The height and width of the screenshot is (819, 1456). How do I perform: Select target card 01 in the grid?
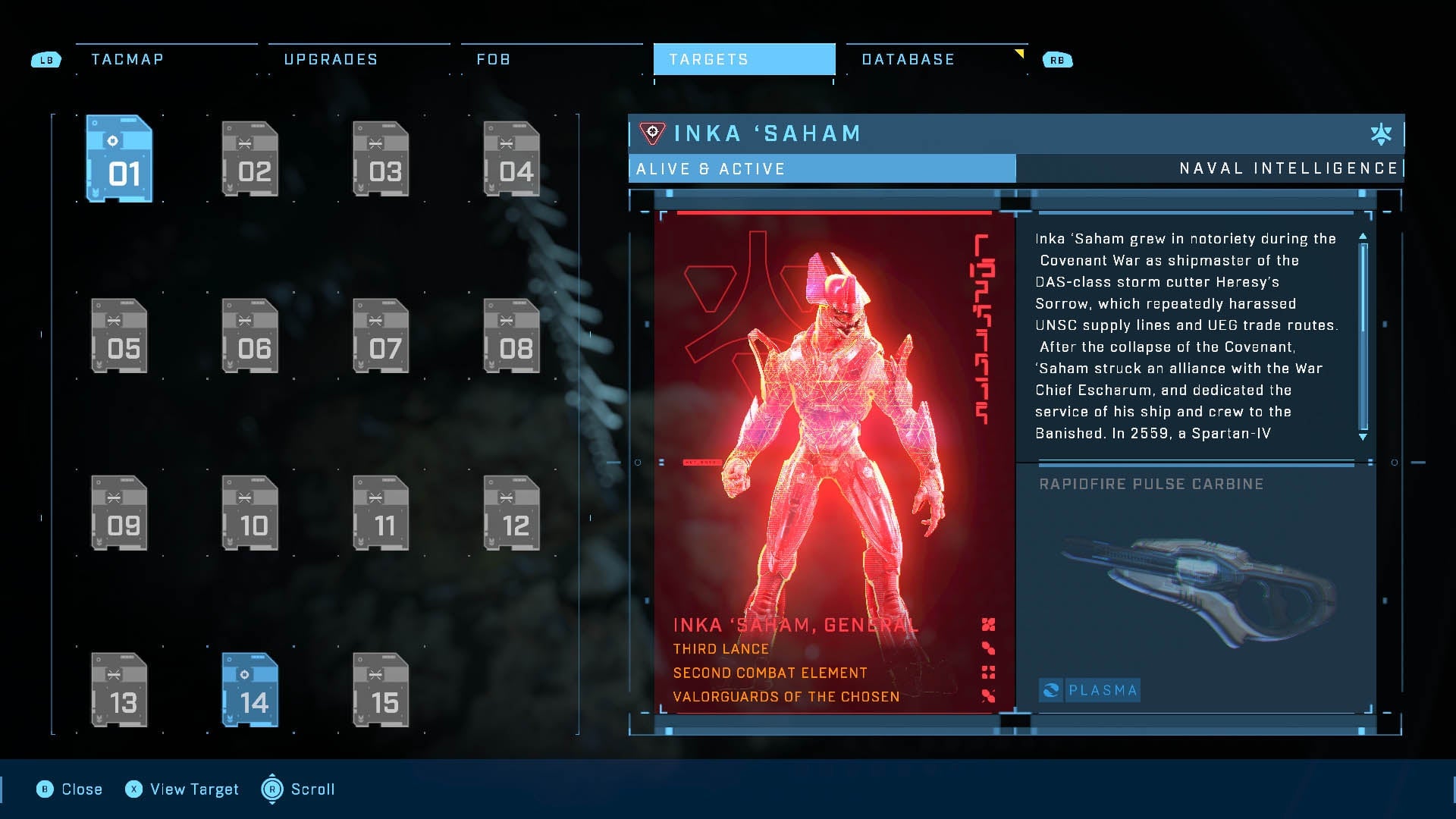(x=119, y=159)
